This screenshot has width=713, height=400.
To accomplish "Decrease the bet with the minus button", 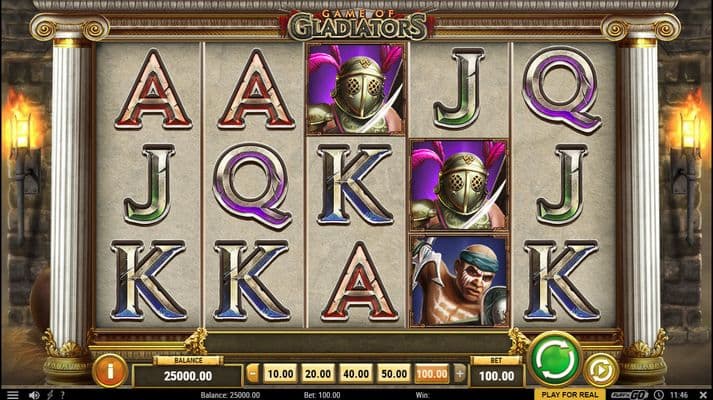I will 252,374.
